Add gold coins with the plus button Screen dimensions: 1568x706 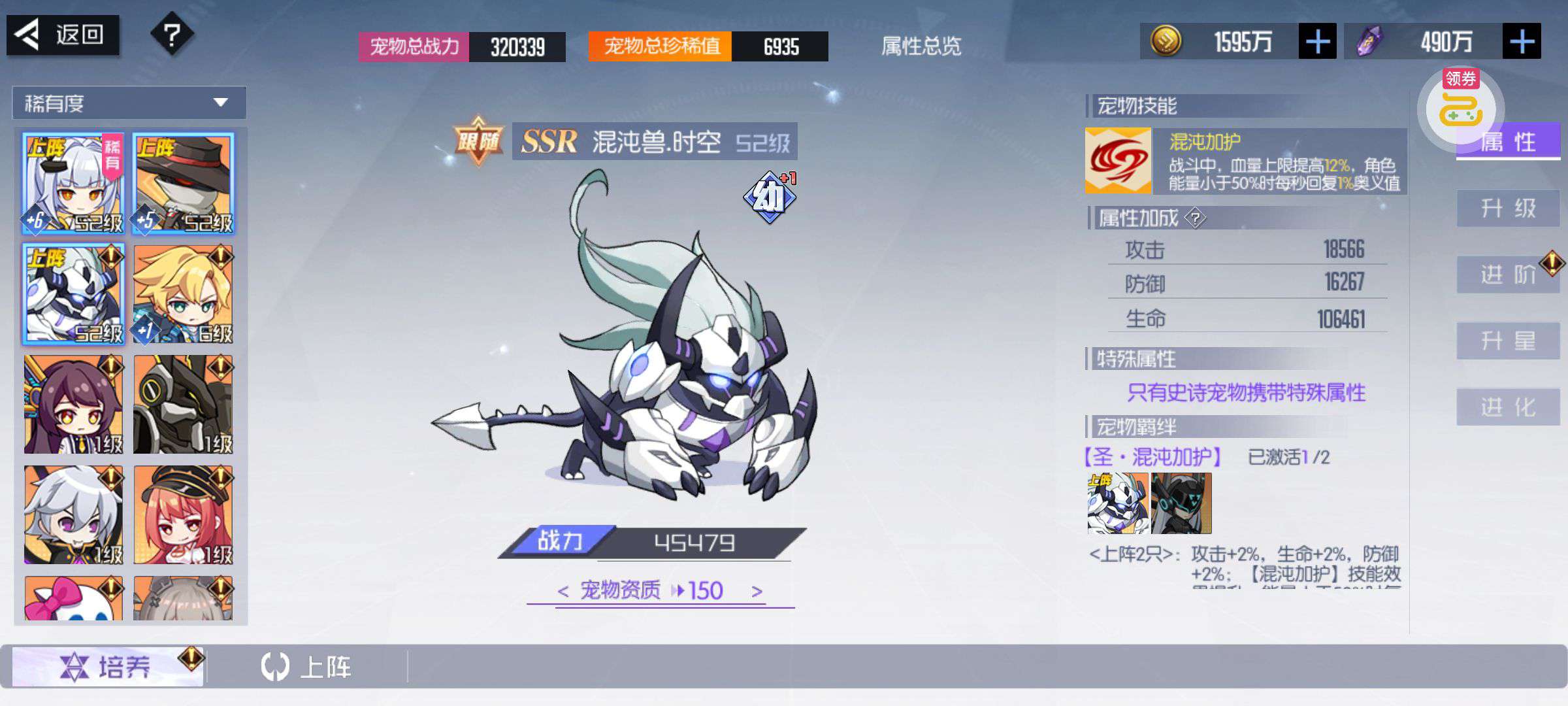[1317, 42]
